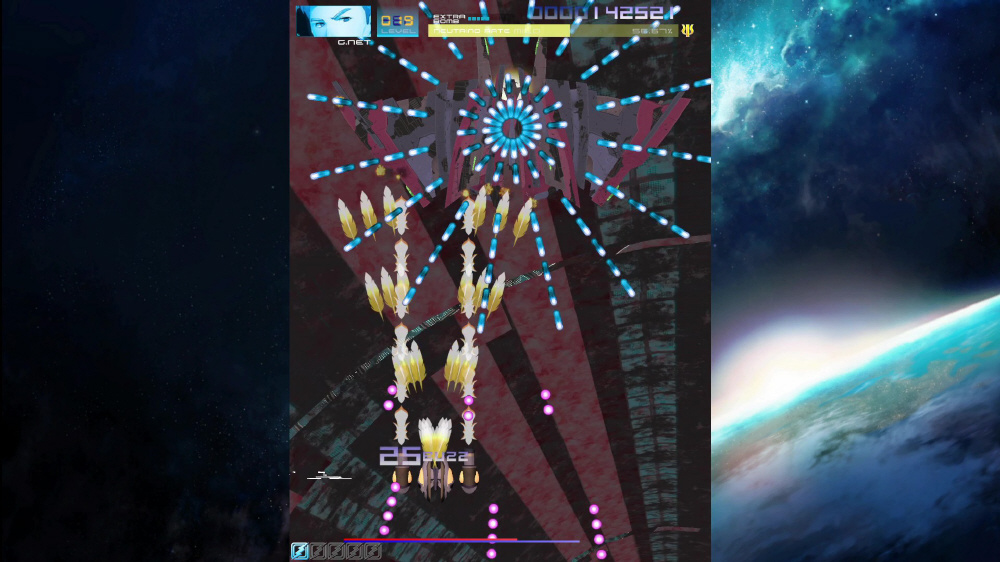Select the G.NET pilot portrait
The height and width of the screenshot is (562, 1000).
pyautogui.click(x=333, y=21)
